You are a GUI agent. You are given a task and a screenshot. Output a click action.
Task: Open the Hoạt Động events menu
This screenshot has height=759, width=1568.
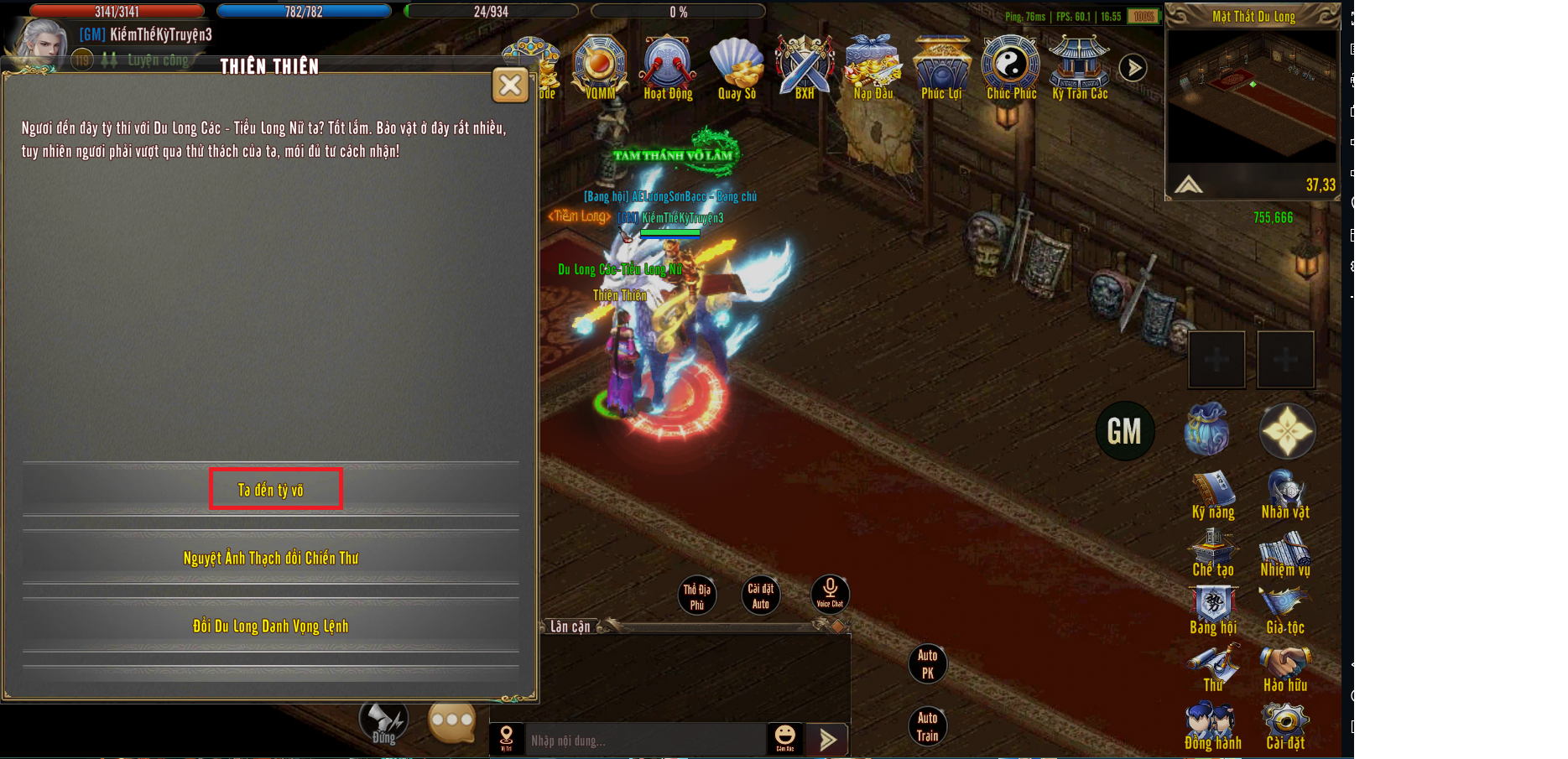(668, 67)
